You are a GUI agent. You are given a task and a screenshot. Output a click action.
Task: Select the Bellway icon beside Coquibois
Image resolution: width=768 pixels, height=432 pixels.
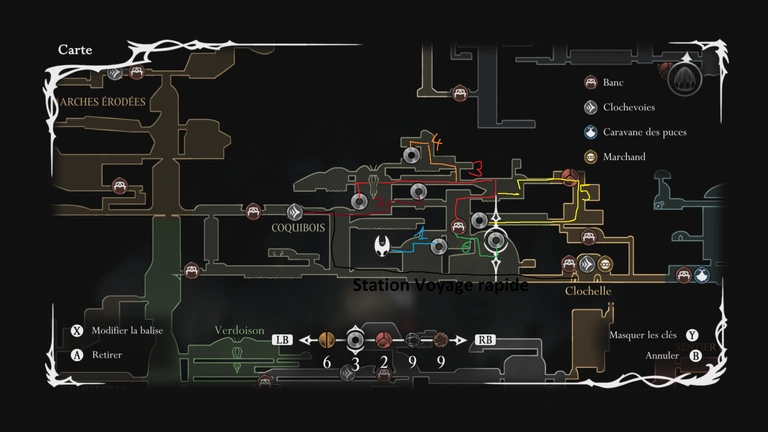point(295,211)
